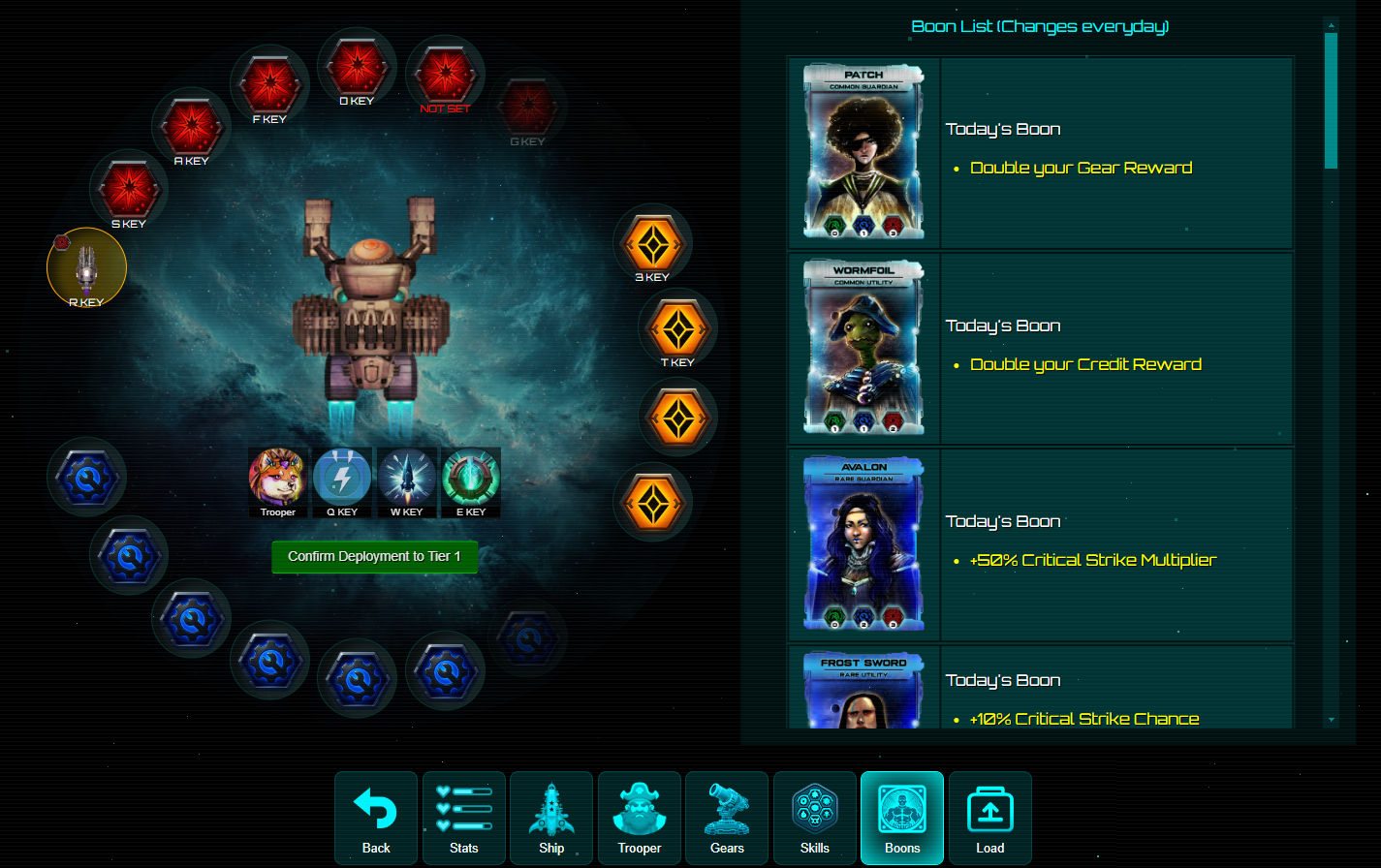Switch to the Skills tab

point(815,818)
